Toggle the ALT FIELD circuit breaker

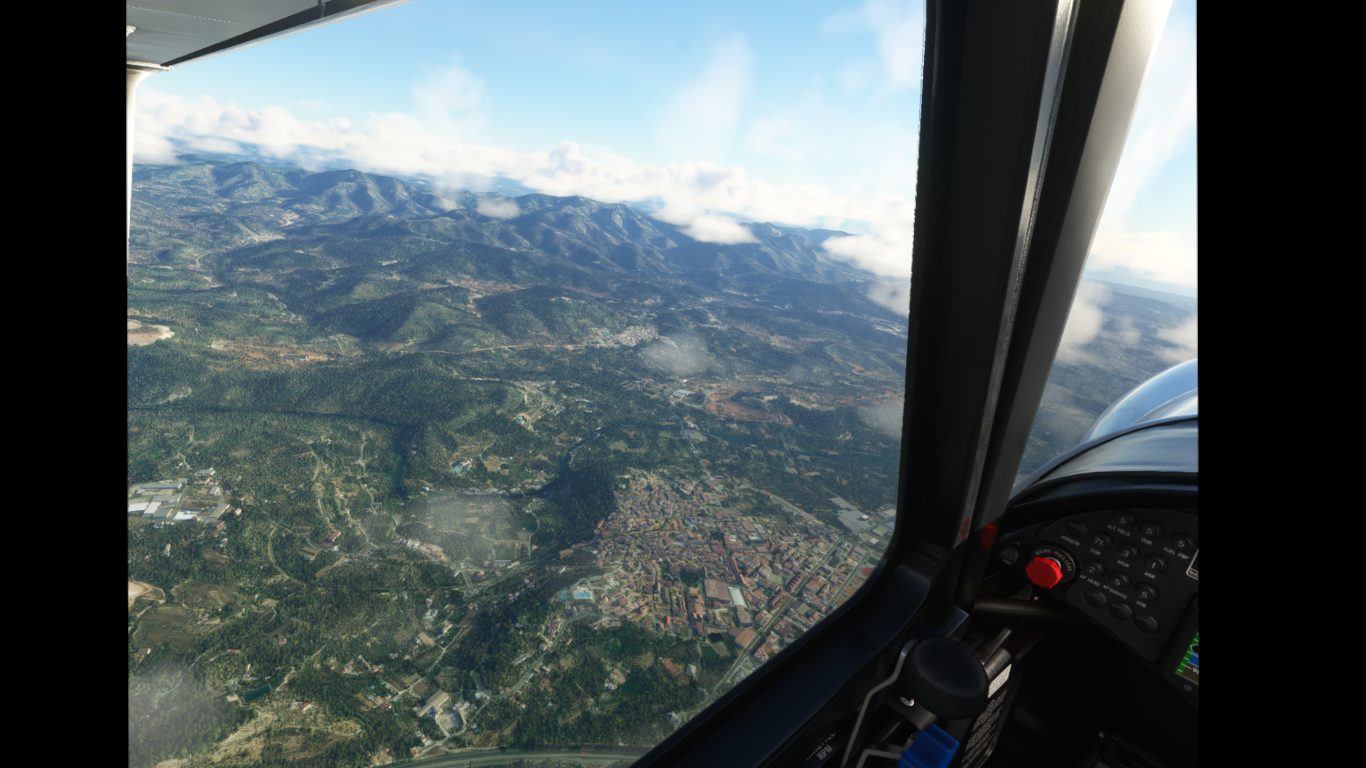1124,521
